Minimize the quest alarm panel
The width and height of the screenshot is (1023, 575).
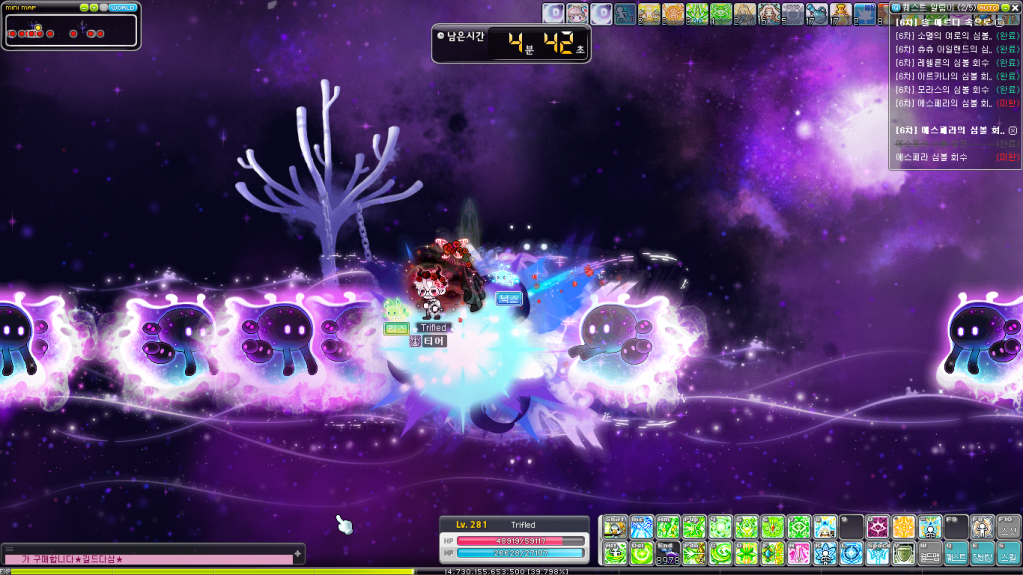click(1004, 7)
